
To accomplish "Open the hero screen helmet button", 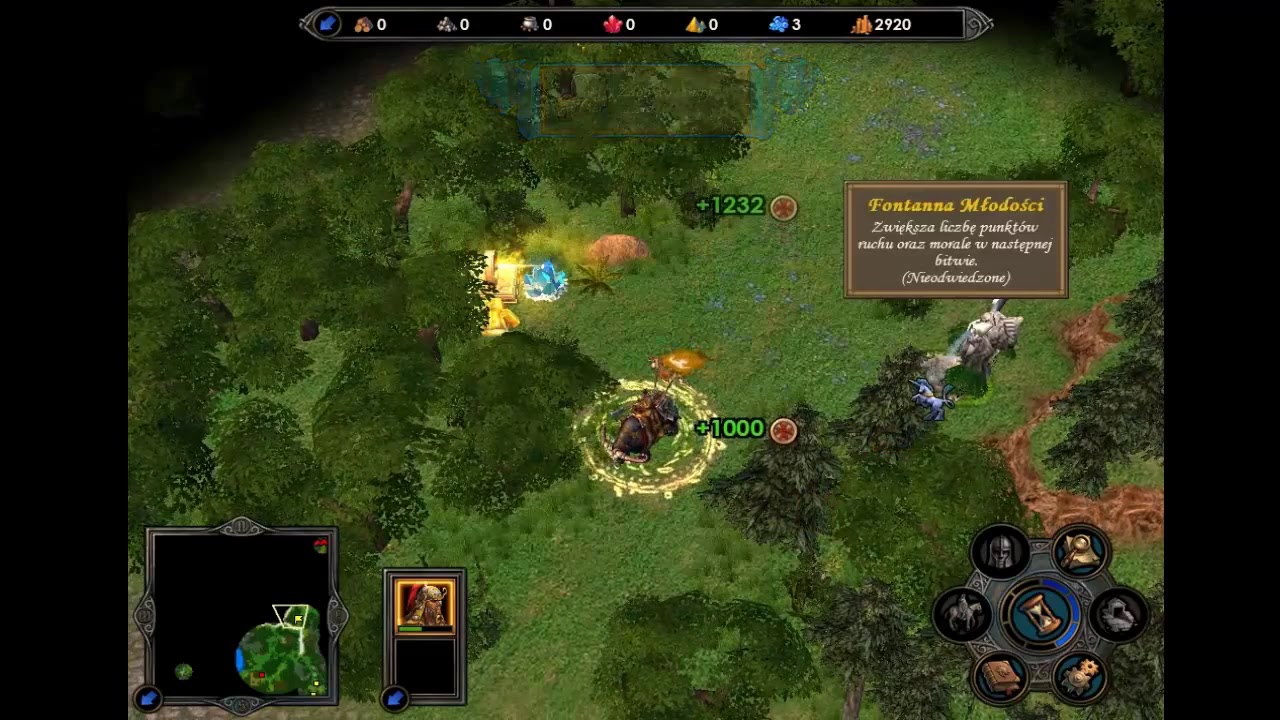I will pos(1001,551).
